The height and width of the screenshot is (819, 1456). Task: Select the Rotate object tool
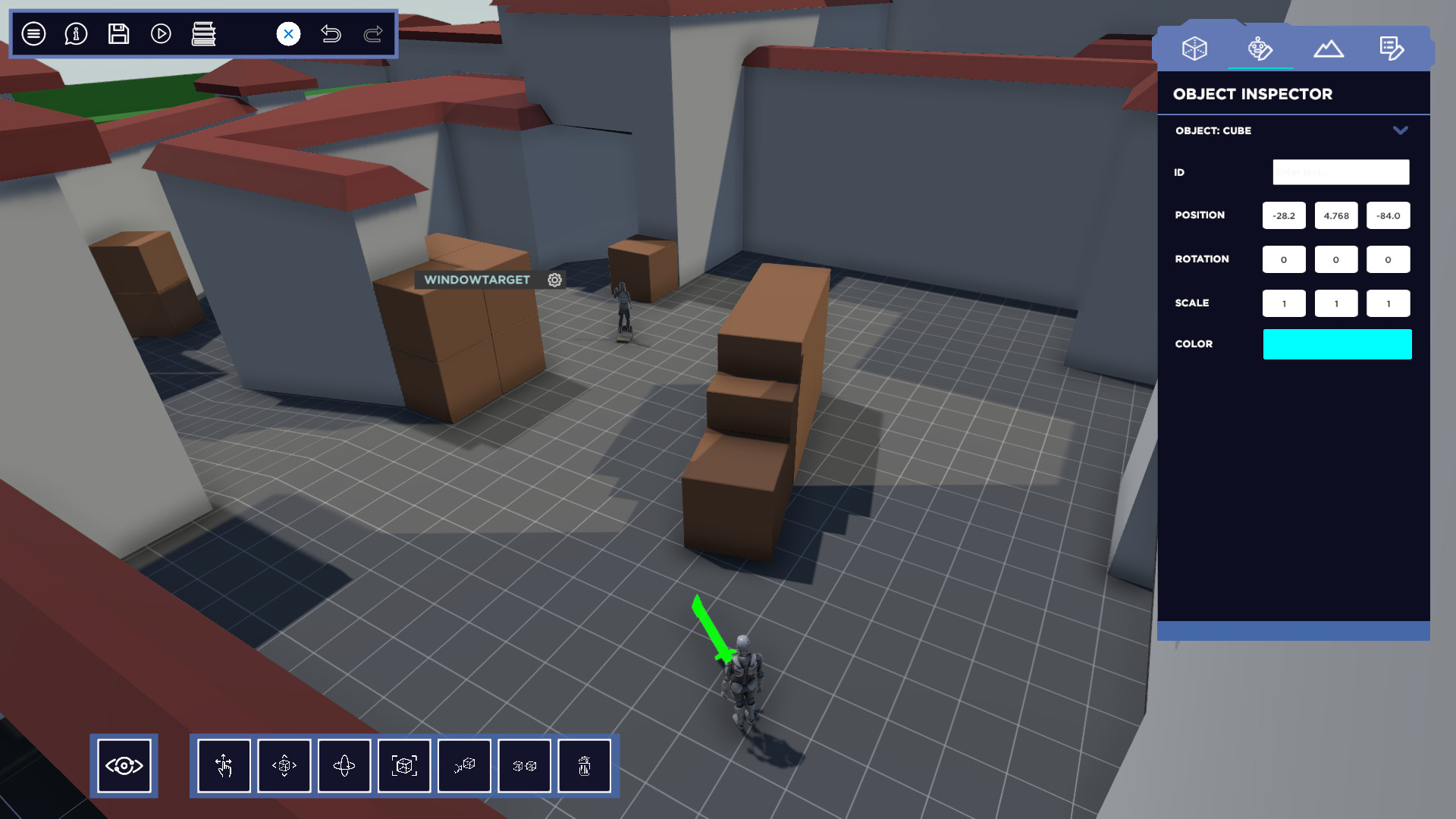pyautogui.click(x=344, y=766)
